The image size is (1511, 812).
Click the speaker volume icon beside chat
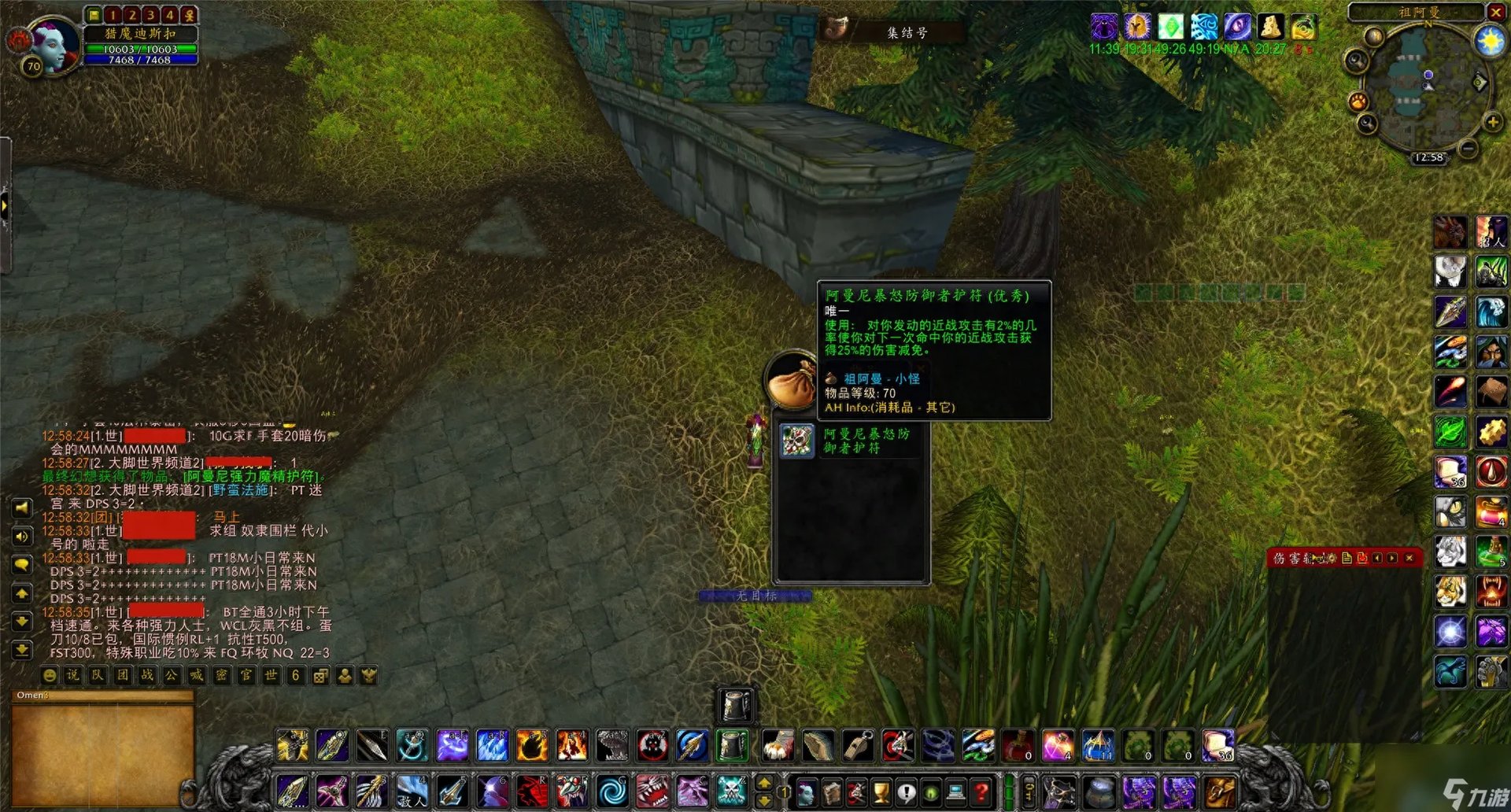(22, 537)
